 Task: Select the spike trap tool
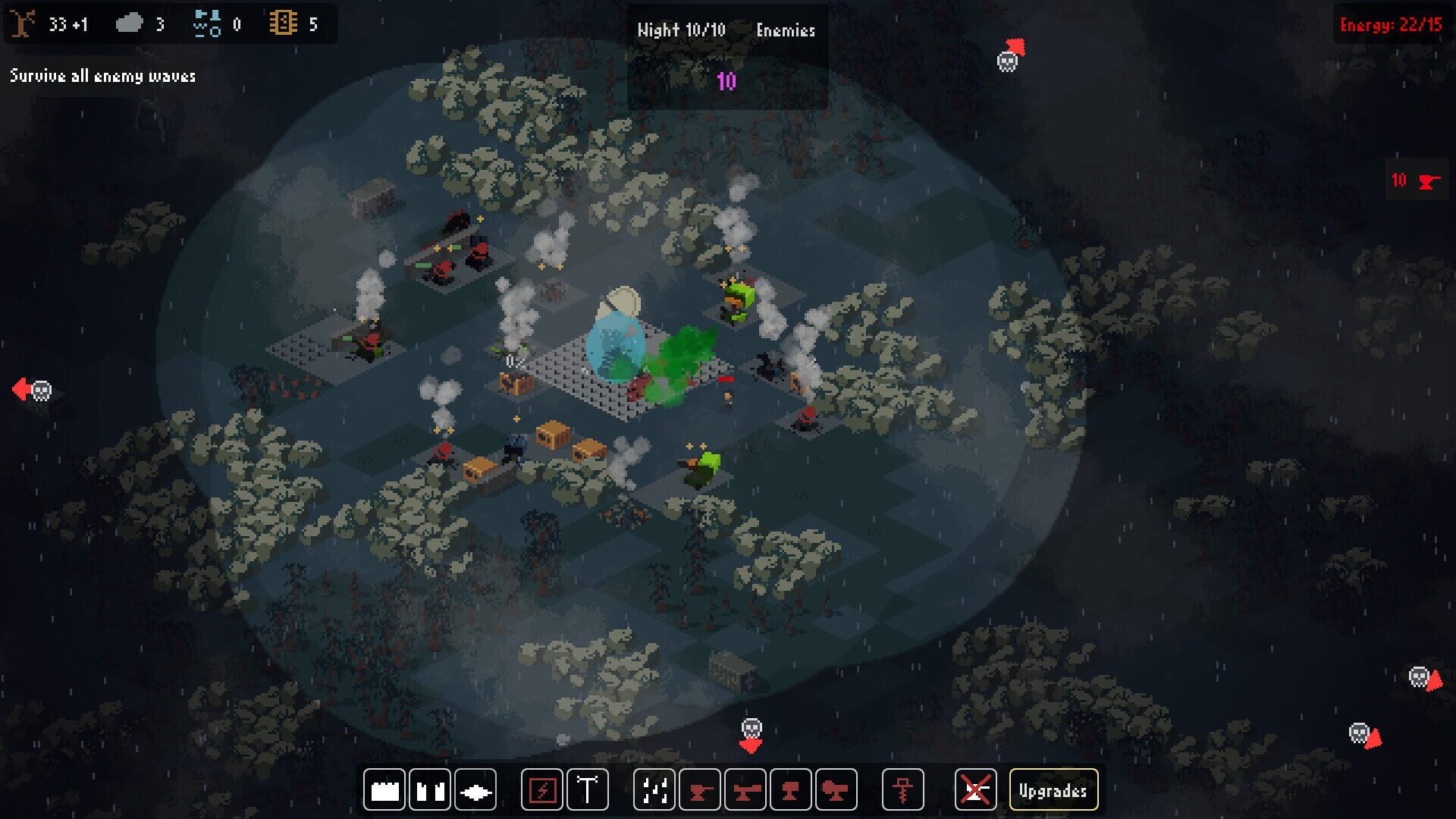(474, 789)
